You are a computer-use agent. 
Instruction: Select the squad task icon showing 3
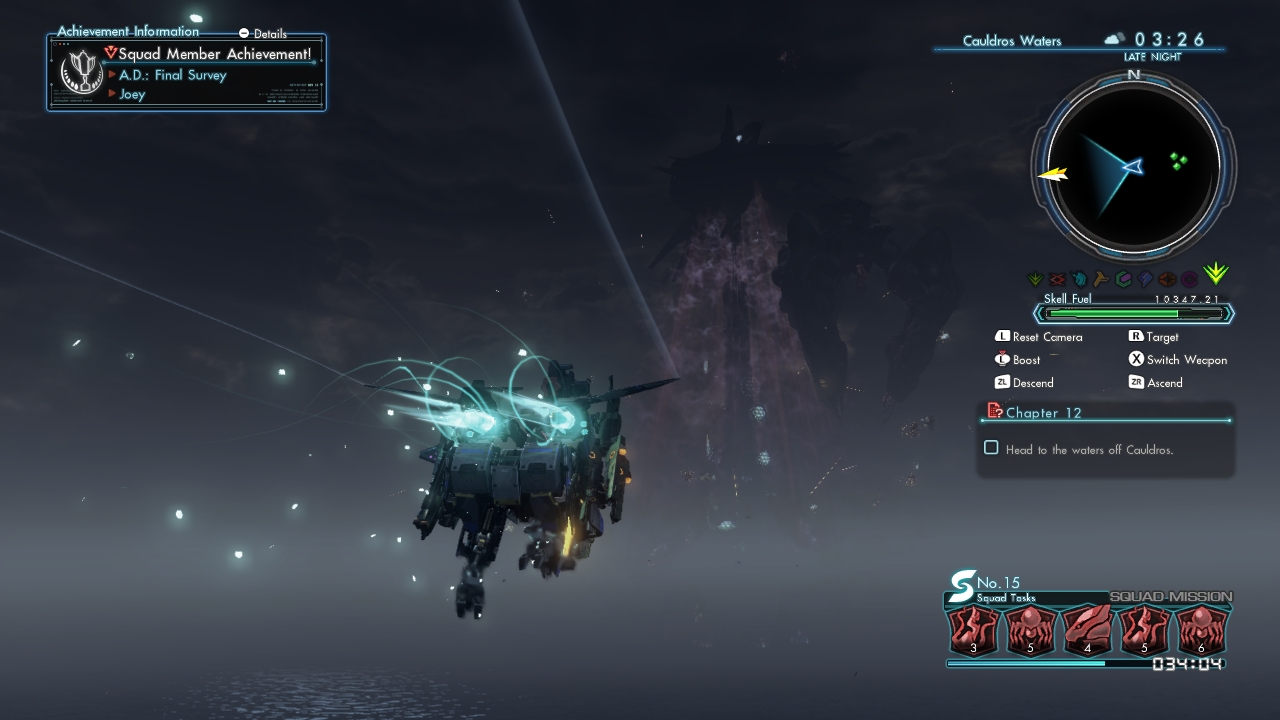973,632
